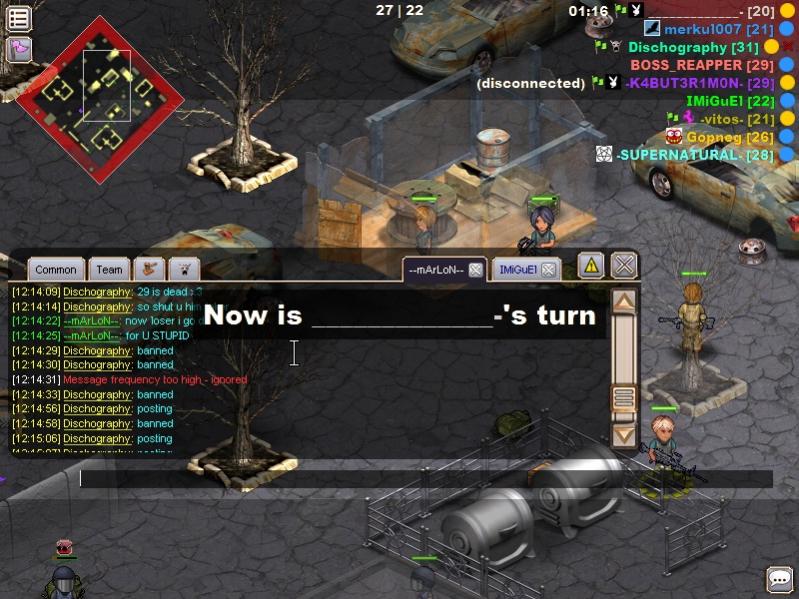Click Dischography's name in the 12:14:09 chat line
Screen dimensions: 799x599
point(97,292)
